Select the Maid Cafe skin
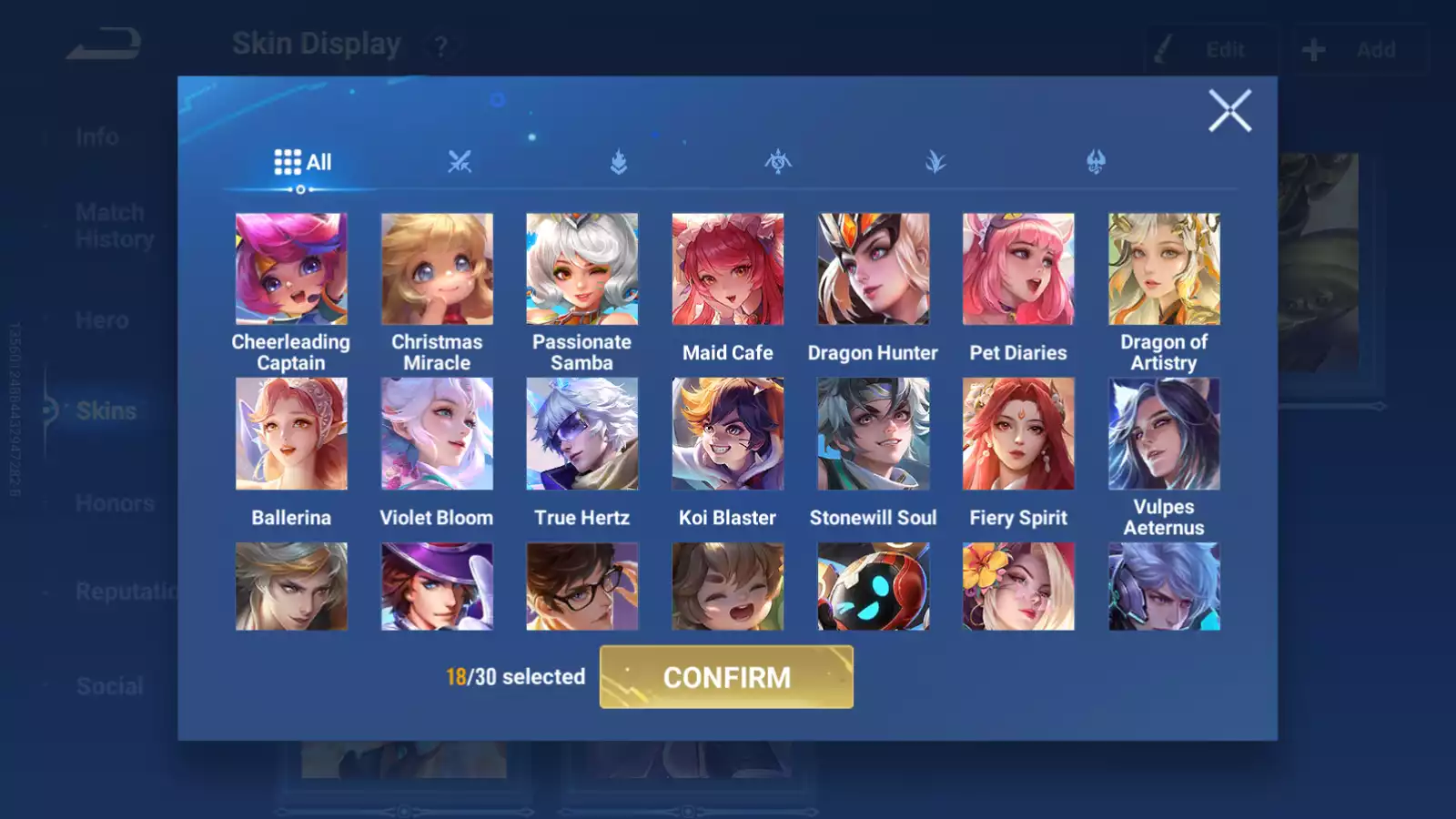Viewport: 1456px width, 819px height. coord(728,269)
